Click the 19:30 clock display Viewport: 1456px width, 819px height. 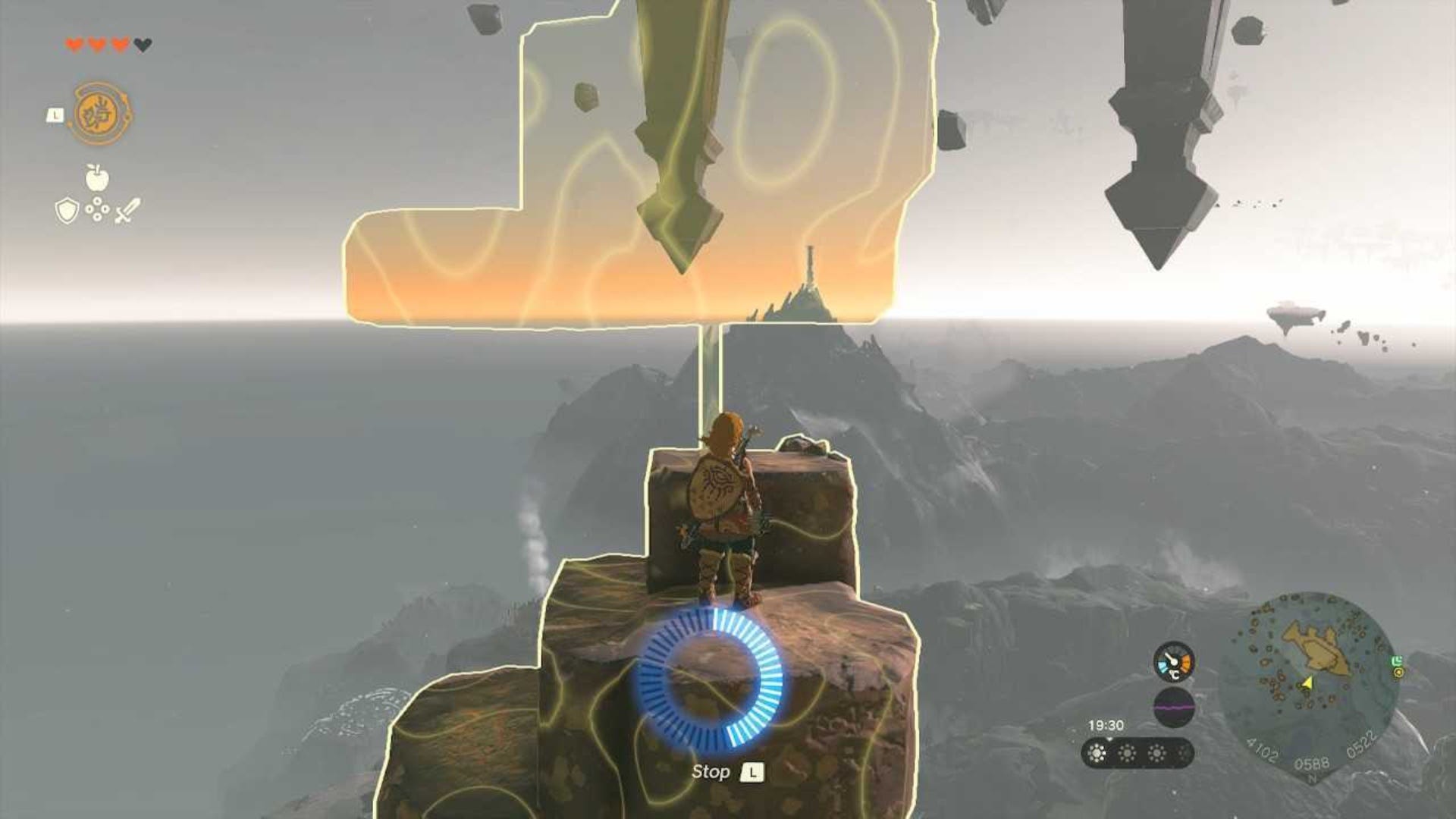(x=1106, y=724)
